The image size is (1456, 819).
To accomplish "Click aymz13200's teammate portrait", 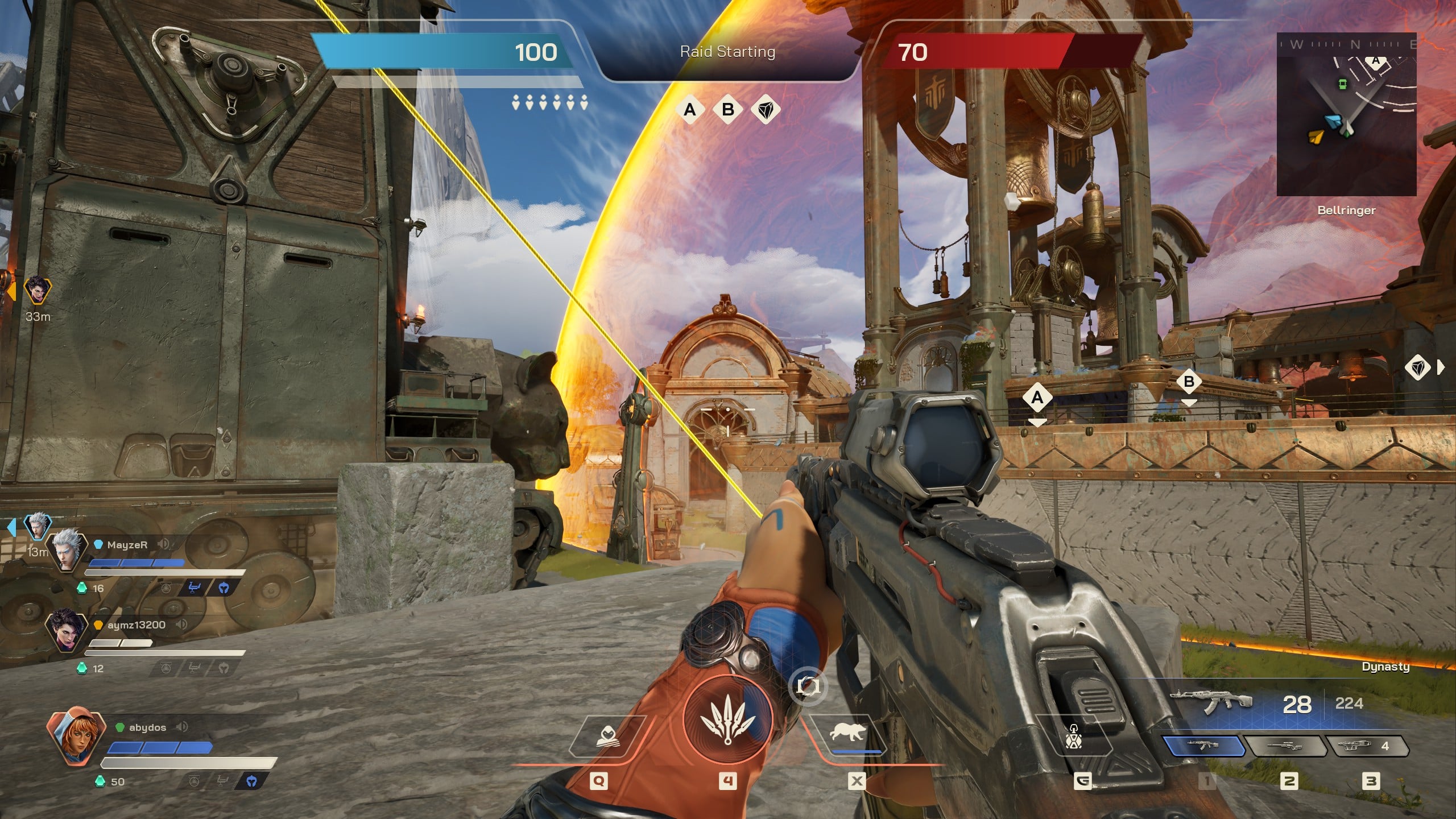I will click(x=67, y=630).
